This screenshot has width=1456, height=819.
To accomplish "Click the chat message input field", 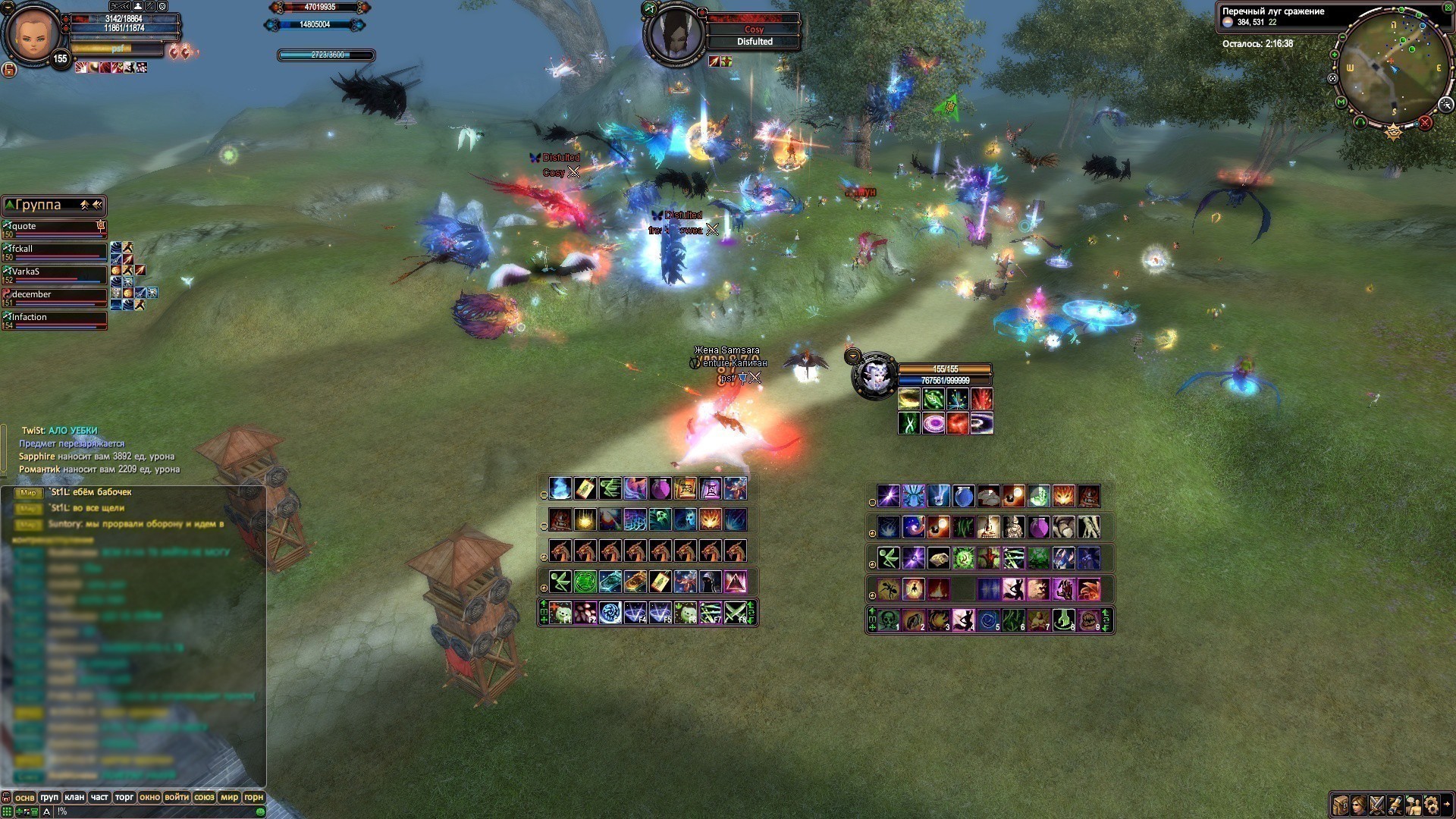I will 152,811.
